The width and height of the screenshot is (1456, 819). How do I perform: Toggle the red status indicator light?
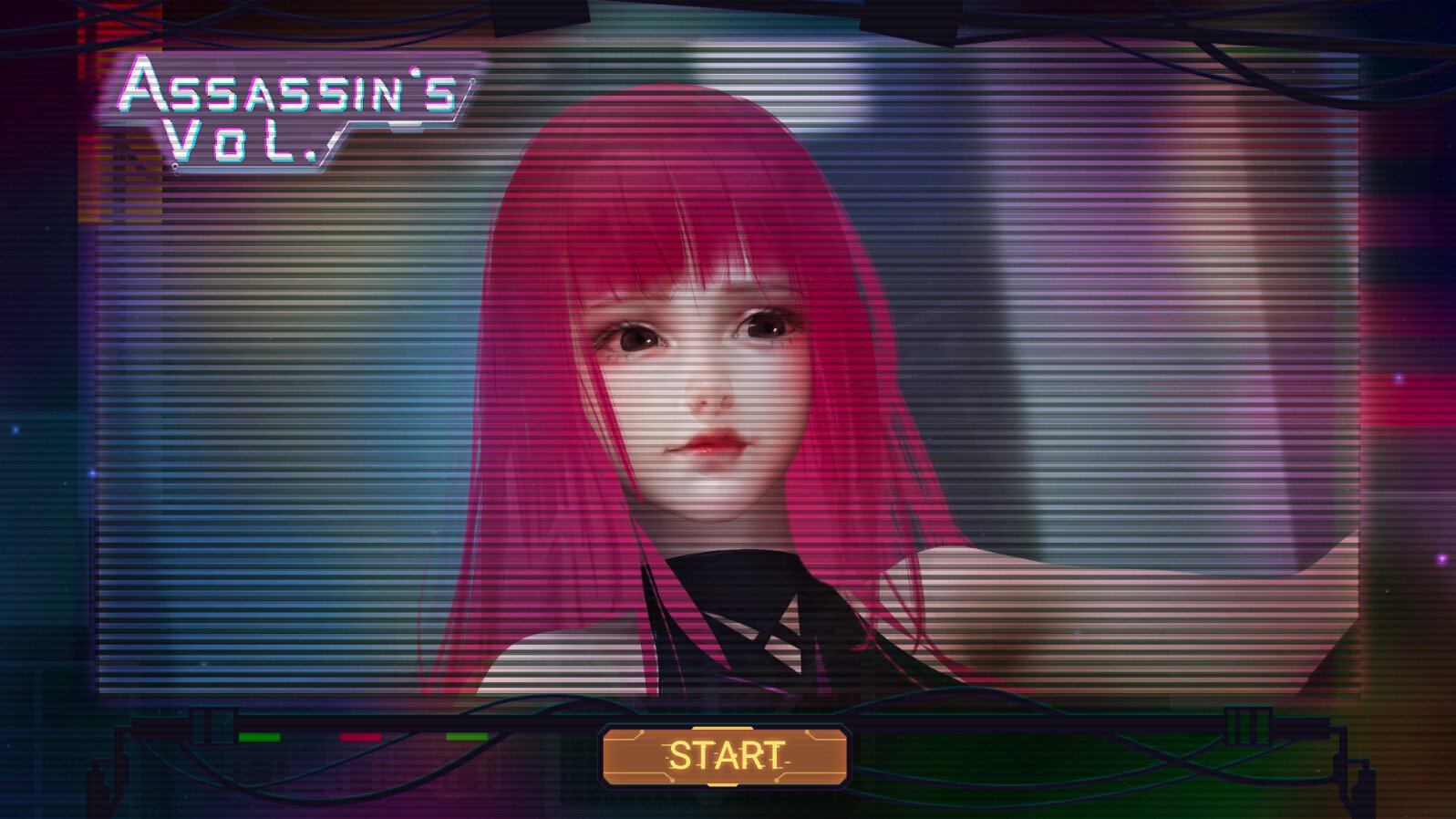pyautogui.click(x=360, y=737)
